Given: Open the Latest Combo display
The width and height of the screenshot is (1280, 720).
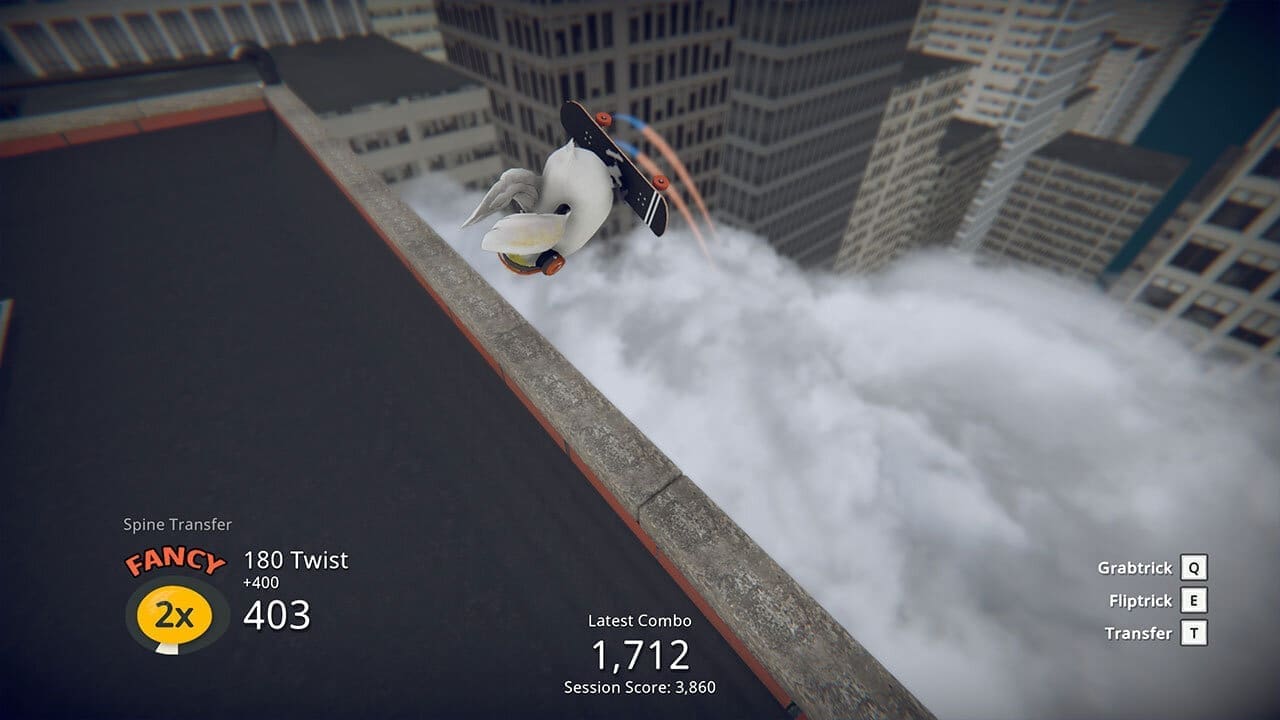Looking at the screenshot, I should [x=640, y=620].
